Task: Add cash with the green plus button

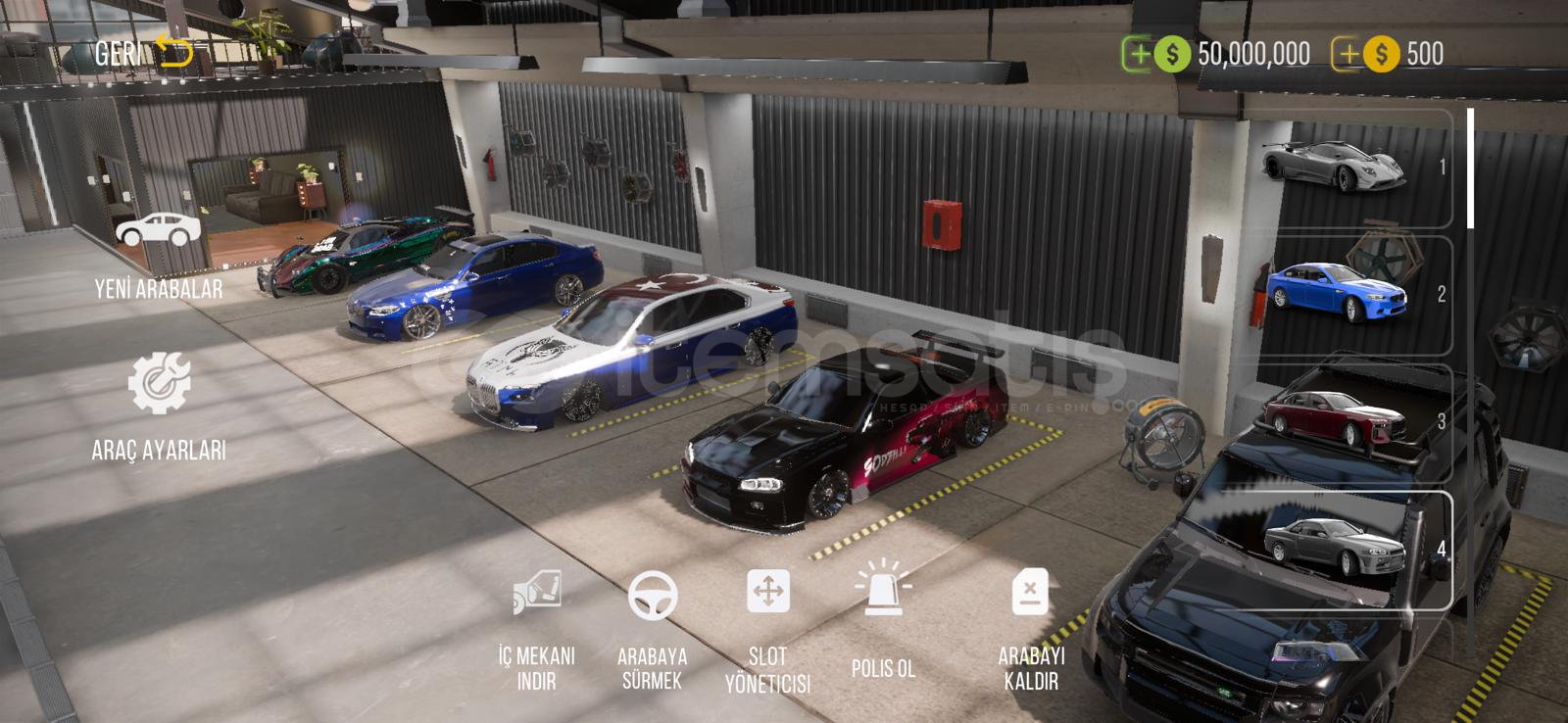Action: (1138, 54)
